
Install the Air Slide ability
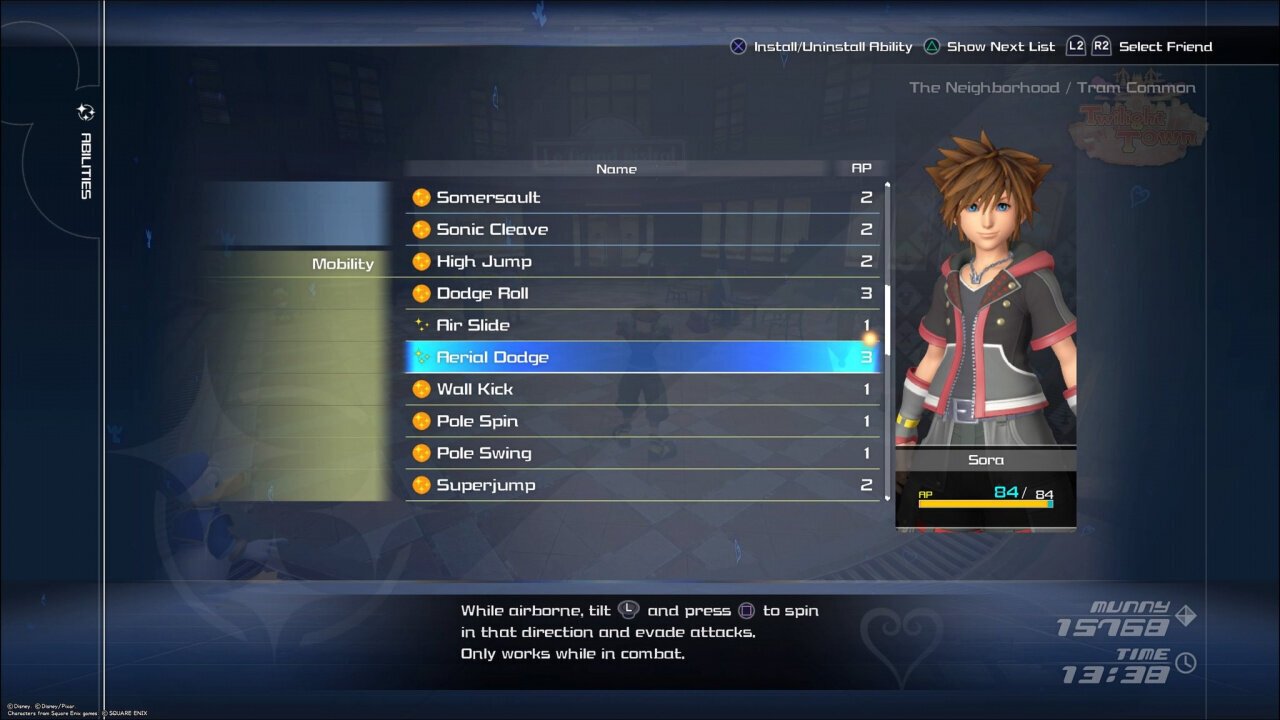(642, 325)
